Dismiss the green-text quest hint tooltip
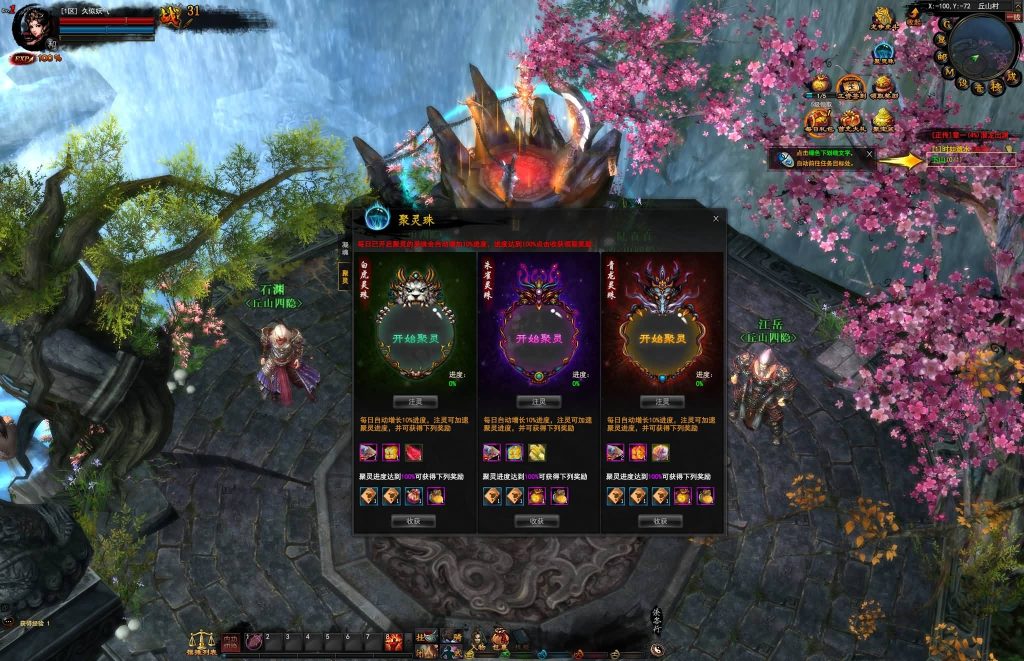Viewport: 1024px width, 661px height. 869,154
